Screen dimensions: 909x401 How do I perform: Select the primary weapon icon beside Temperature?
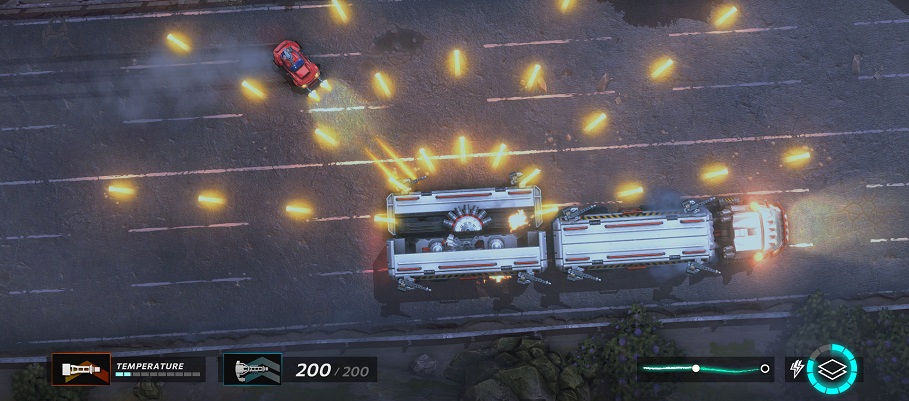coord(81,369)
